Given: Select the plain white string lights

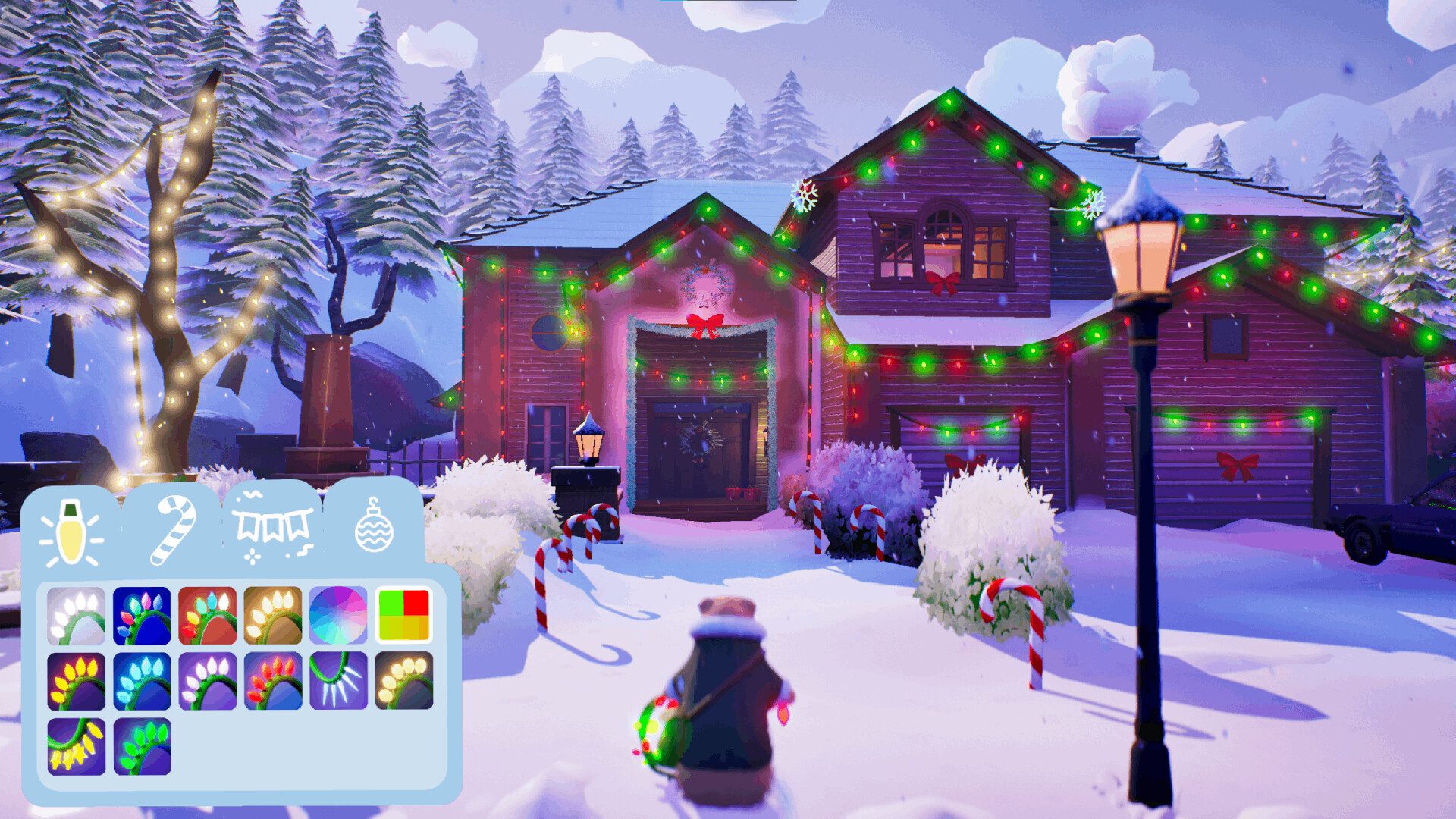Looking at the screenshot, I should pos(76,616).
